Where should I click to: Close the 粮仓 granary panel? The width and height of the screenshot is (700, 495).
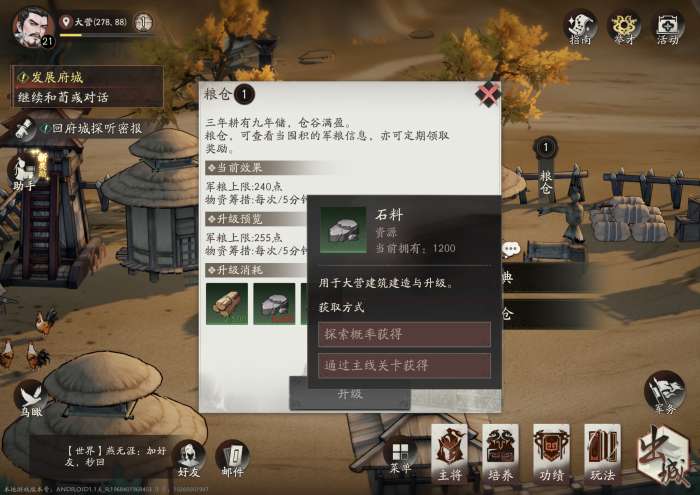click(x=487, y=94)
